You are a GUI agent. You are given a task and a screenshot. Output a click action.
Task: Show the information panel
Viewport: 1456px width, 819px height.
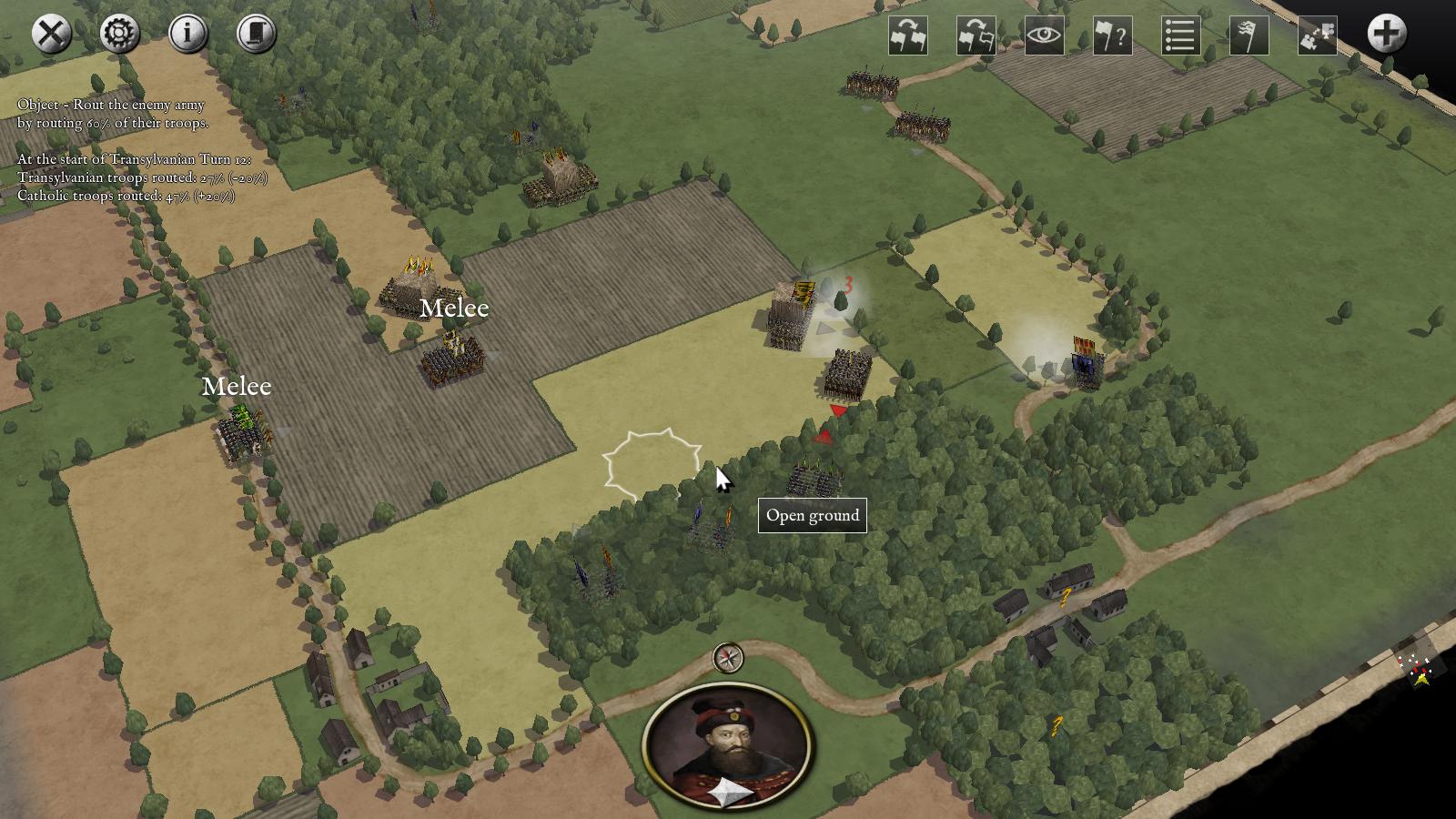188,35
